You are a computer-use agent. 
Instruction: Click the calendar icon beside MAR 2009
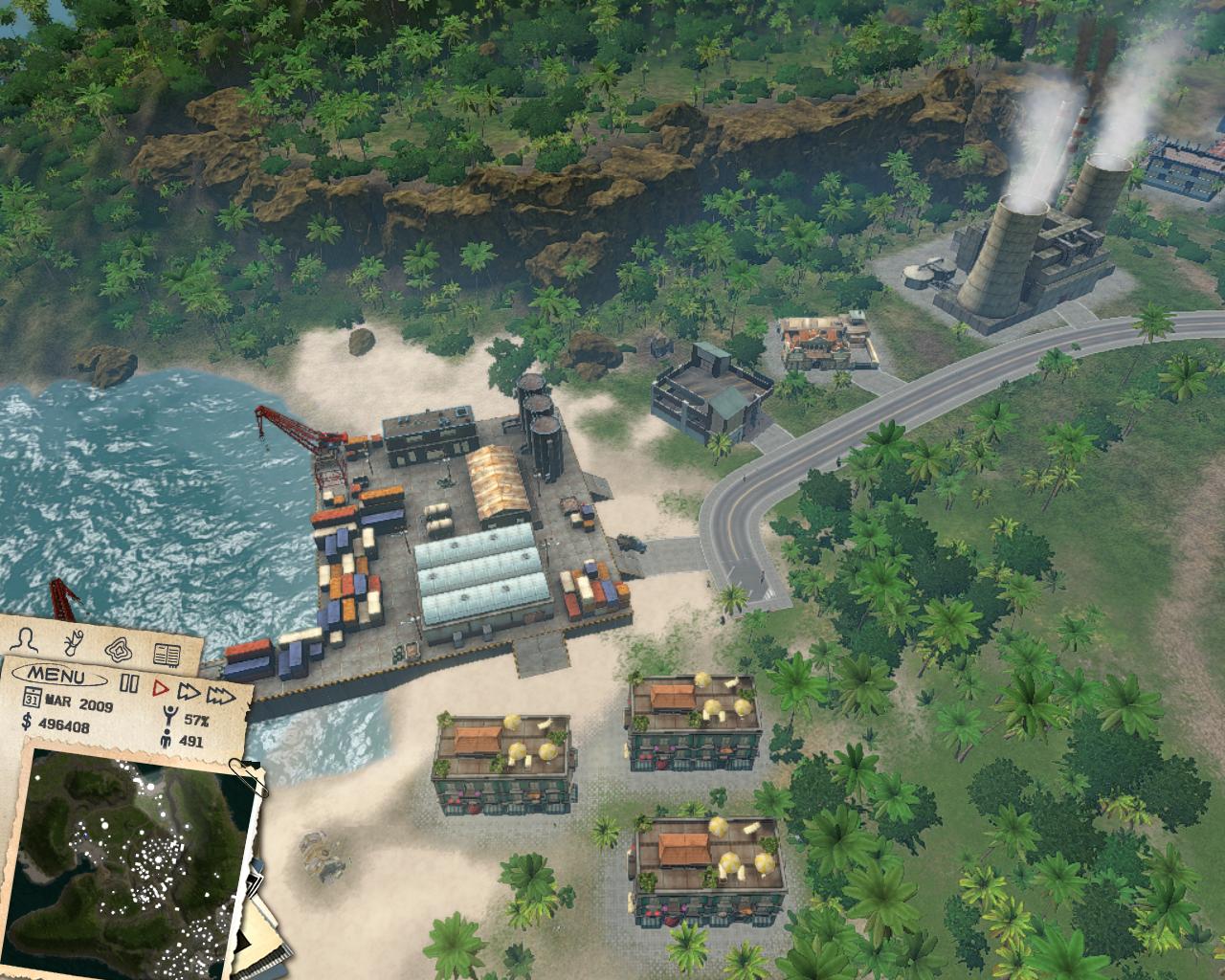pyautogui.click(x=33, y=698)
